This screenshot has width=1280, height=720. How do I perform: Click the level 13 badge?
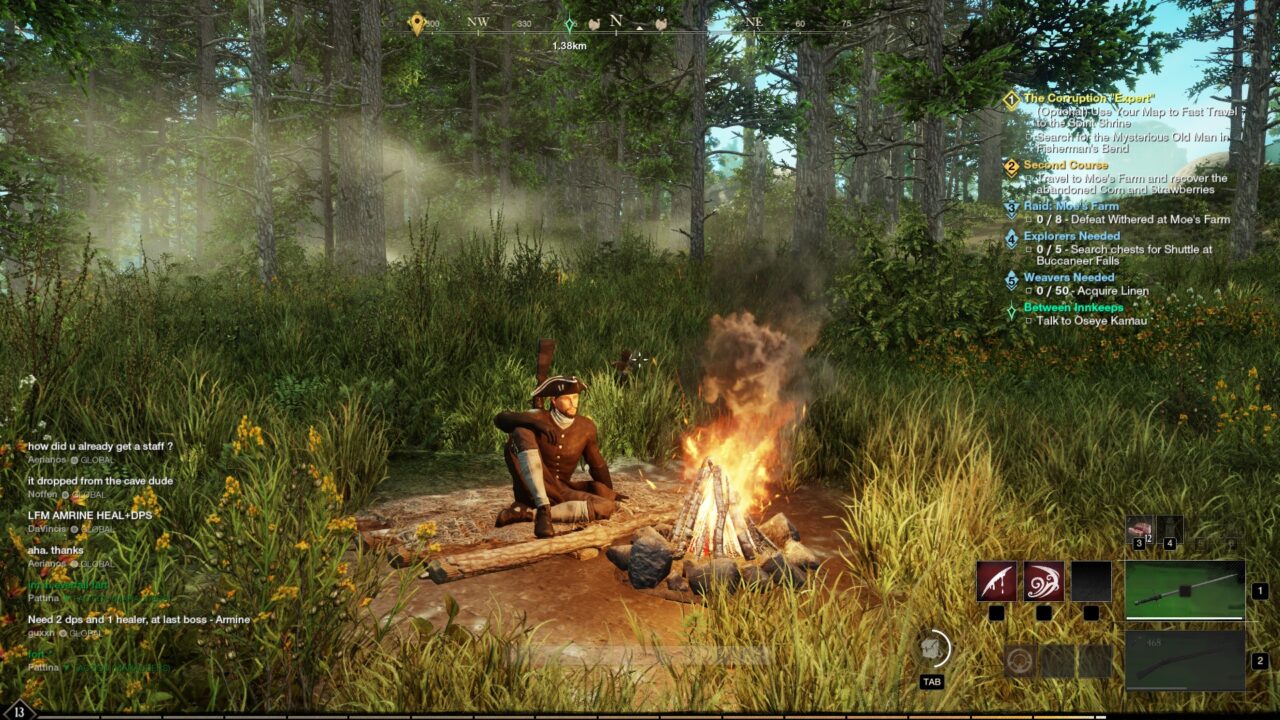tap(18, 711)
